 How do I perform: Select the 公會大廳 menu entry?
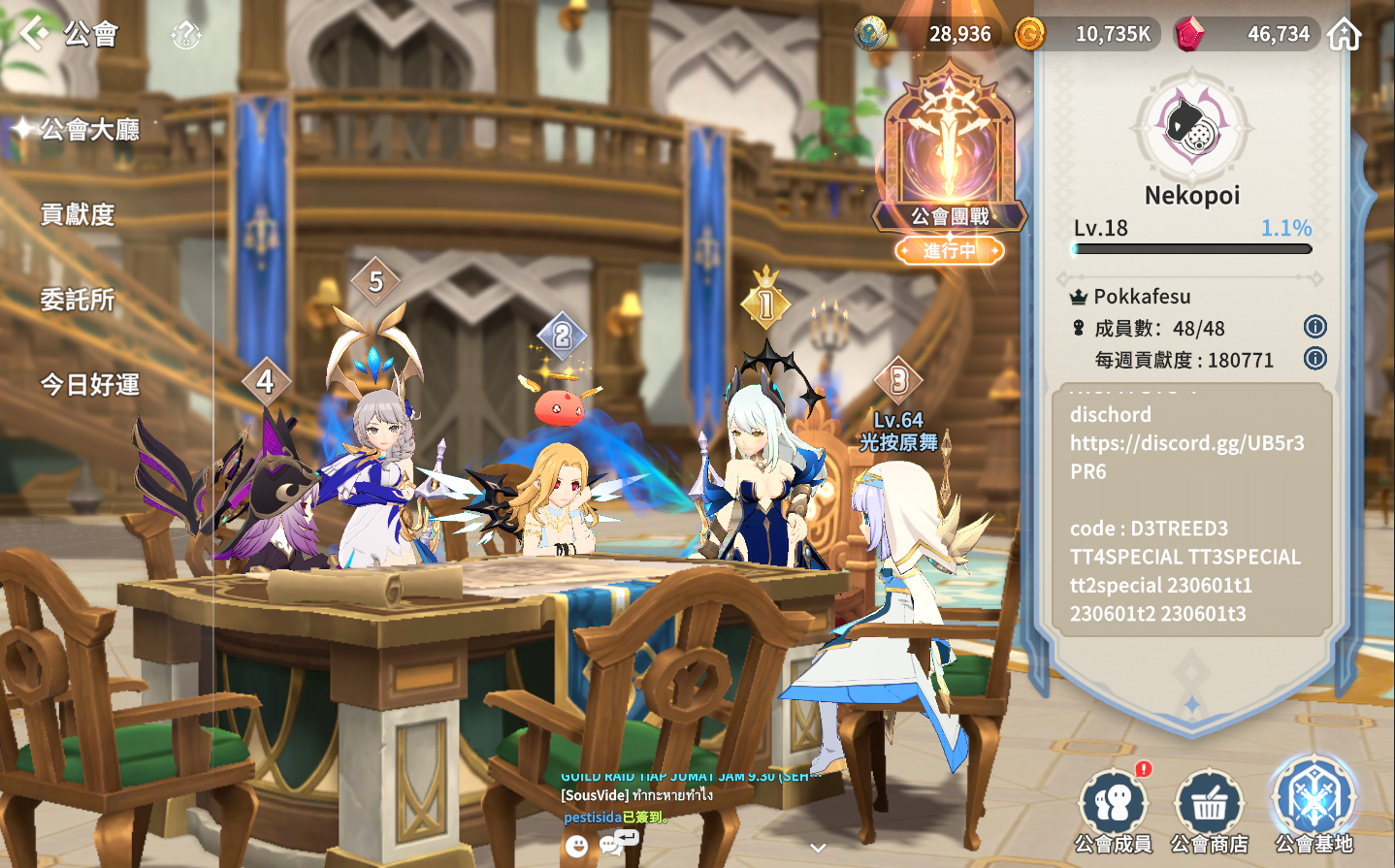88,129
